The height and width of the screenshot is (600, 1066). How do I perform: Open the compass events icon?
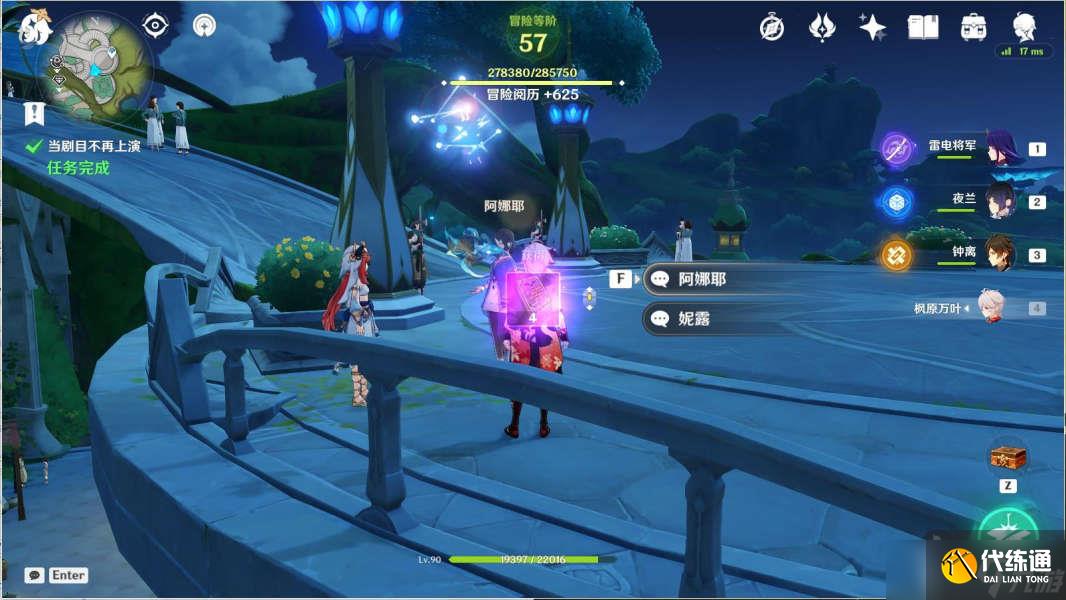click(x=771, y=28)
